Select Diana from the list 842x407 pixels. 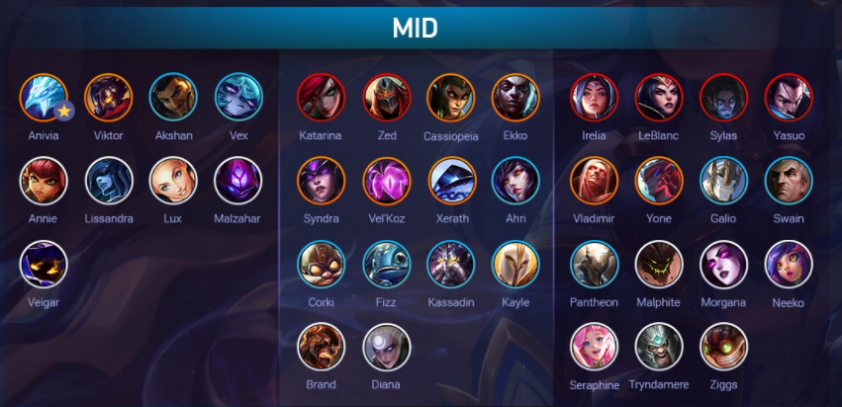386,347
